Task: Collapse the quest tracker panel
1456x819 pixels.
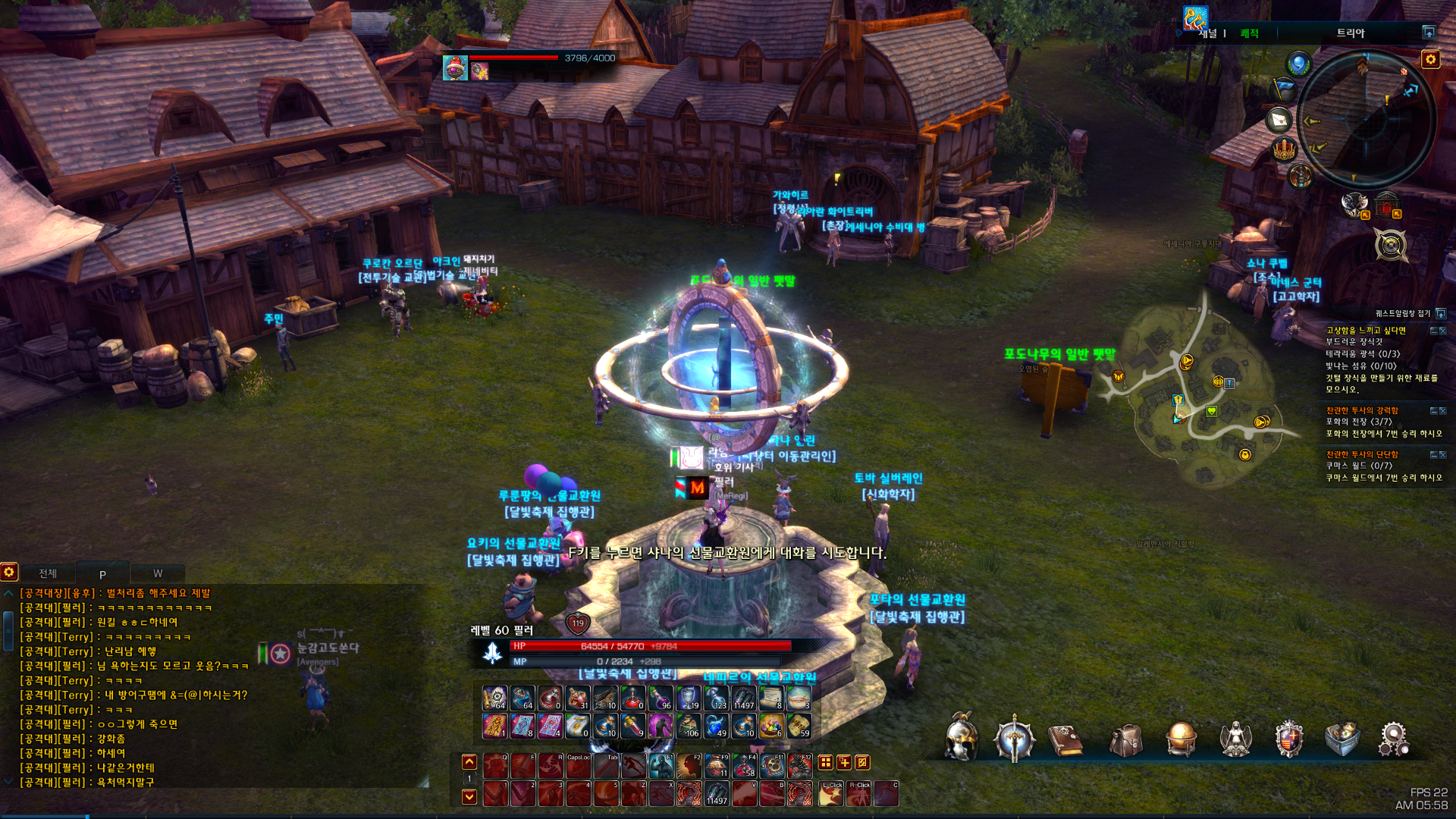Action: (x=1441, y=313)
